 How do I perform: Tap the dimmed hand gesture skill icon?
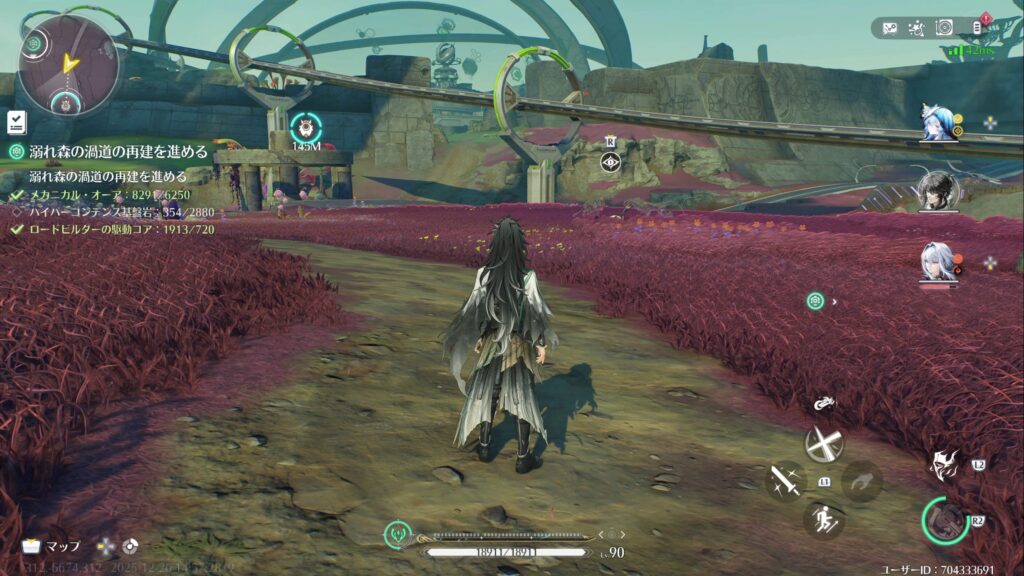862,481
